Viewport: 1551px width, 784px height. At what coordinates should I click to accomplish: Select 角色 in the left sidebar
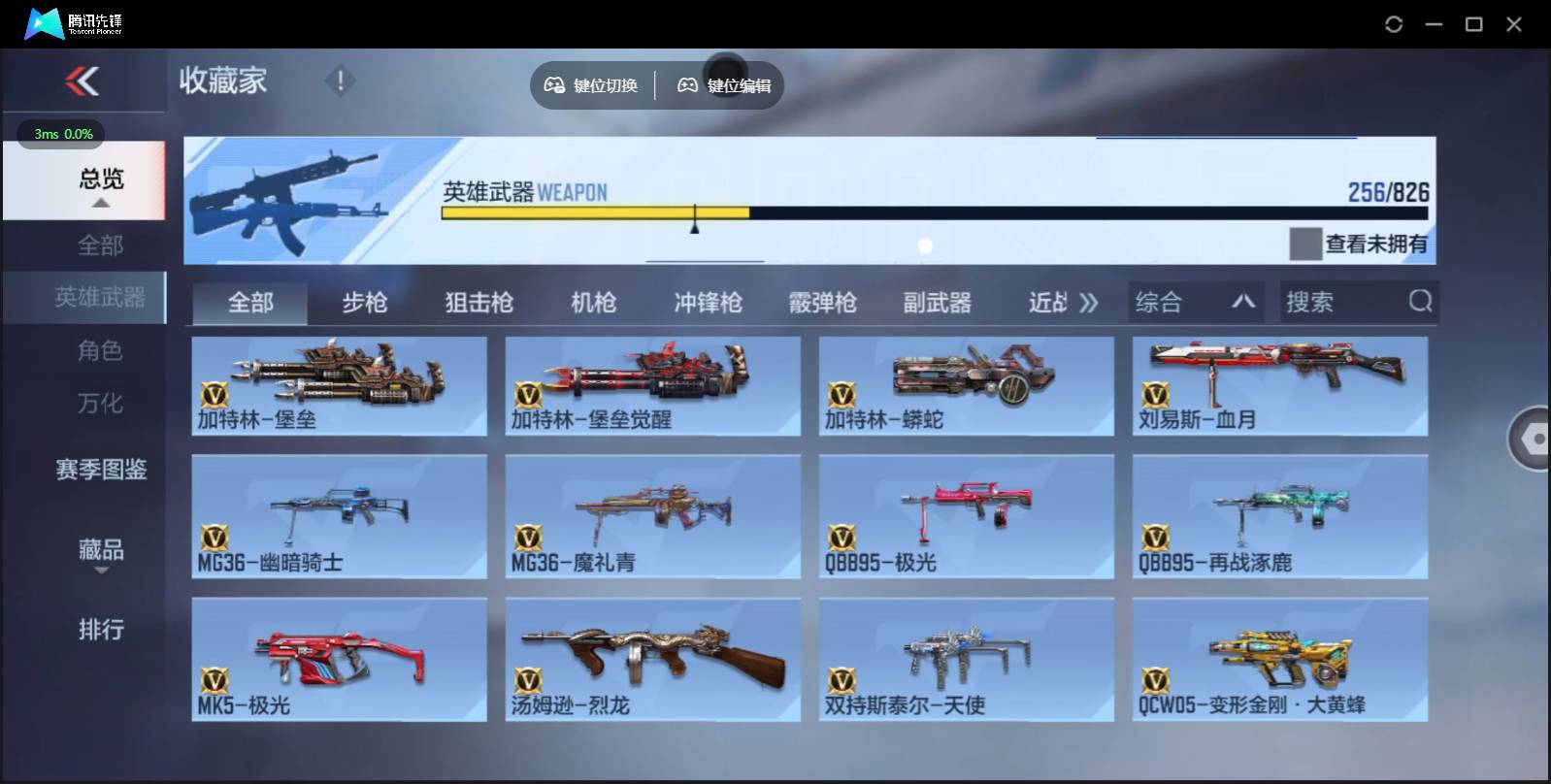(x=101, y=350)
